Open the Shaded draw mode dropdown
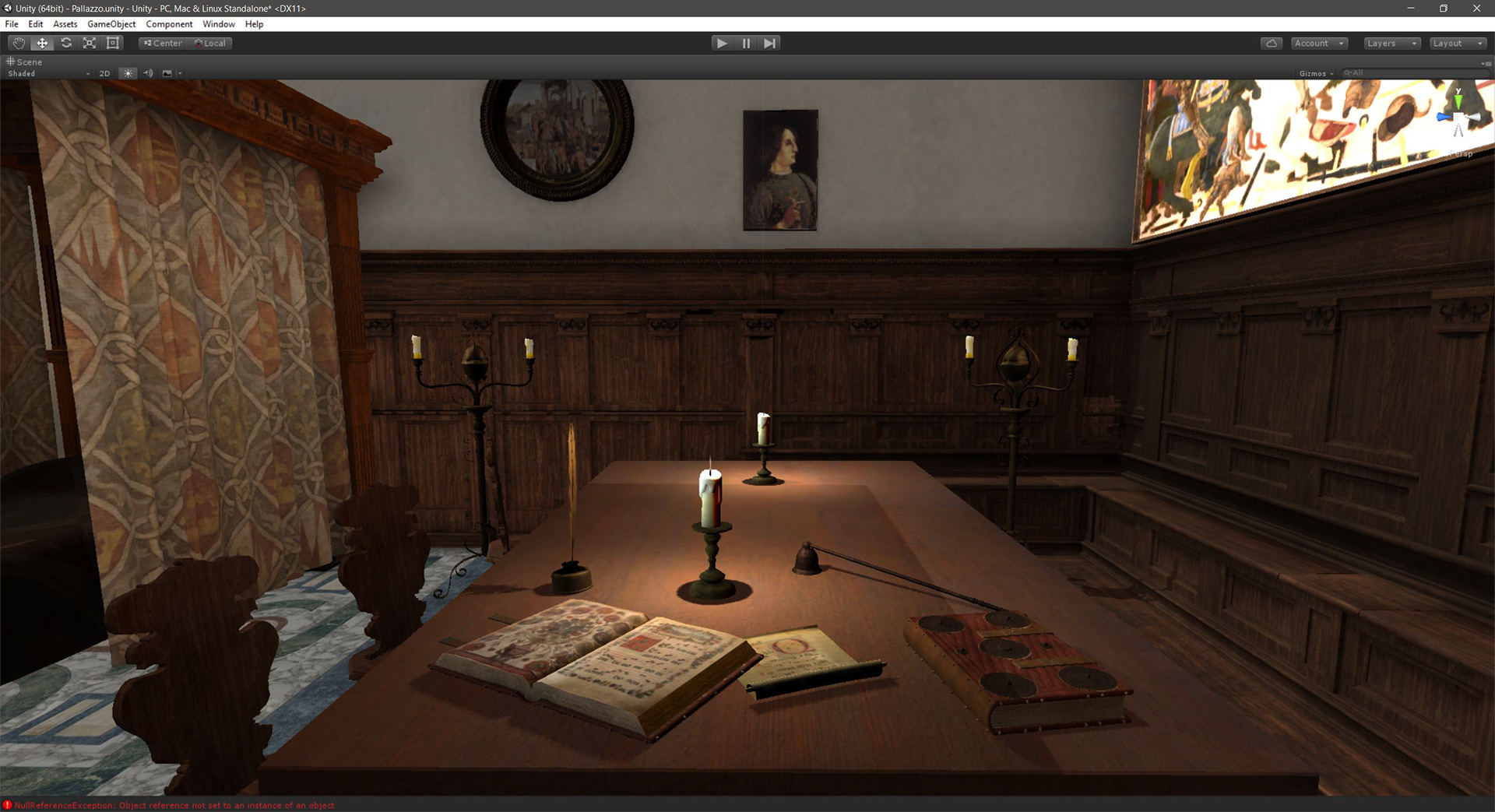 (x=47, y=72)
